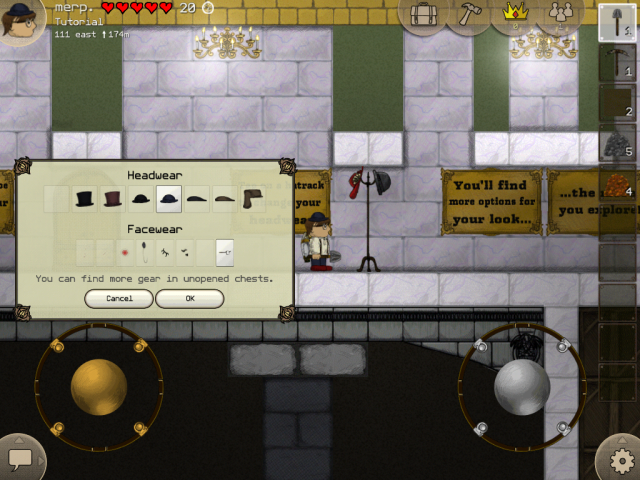Select the brown top hat headwear

coord(113,198)
